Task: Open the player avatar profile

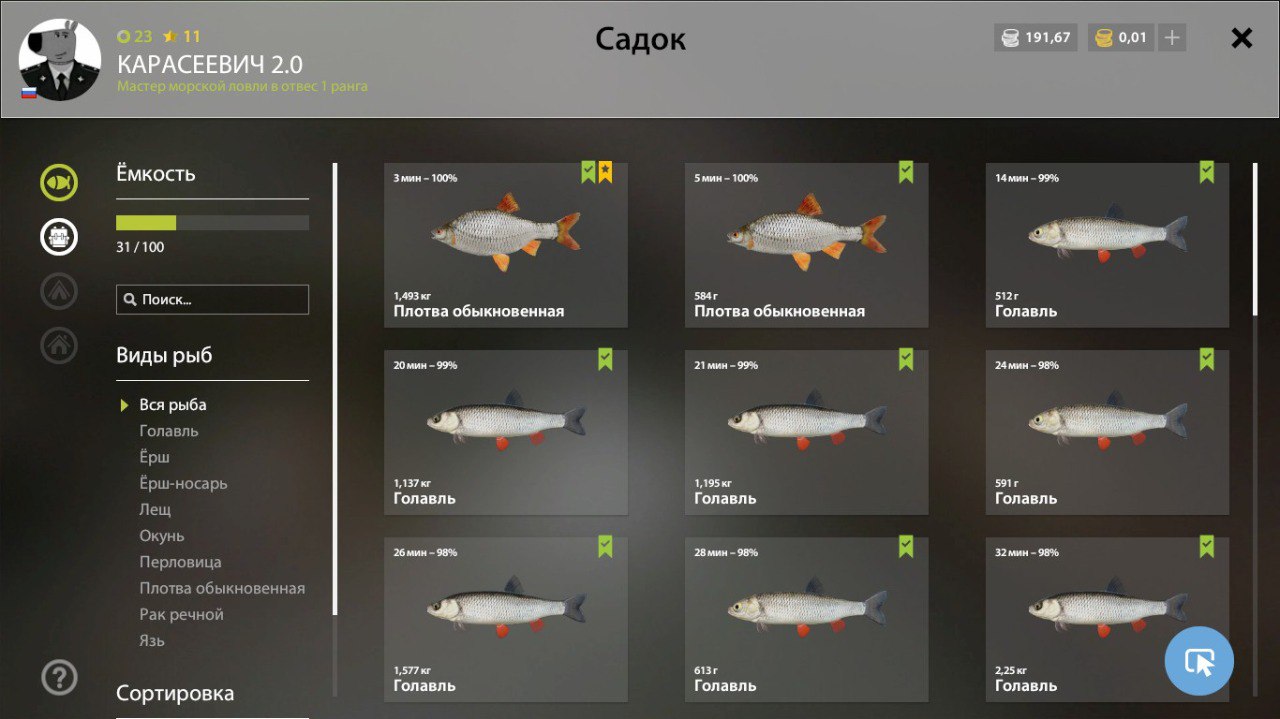Action: [60, 60]
